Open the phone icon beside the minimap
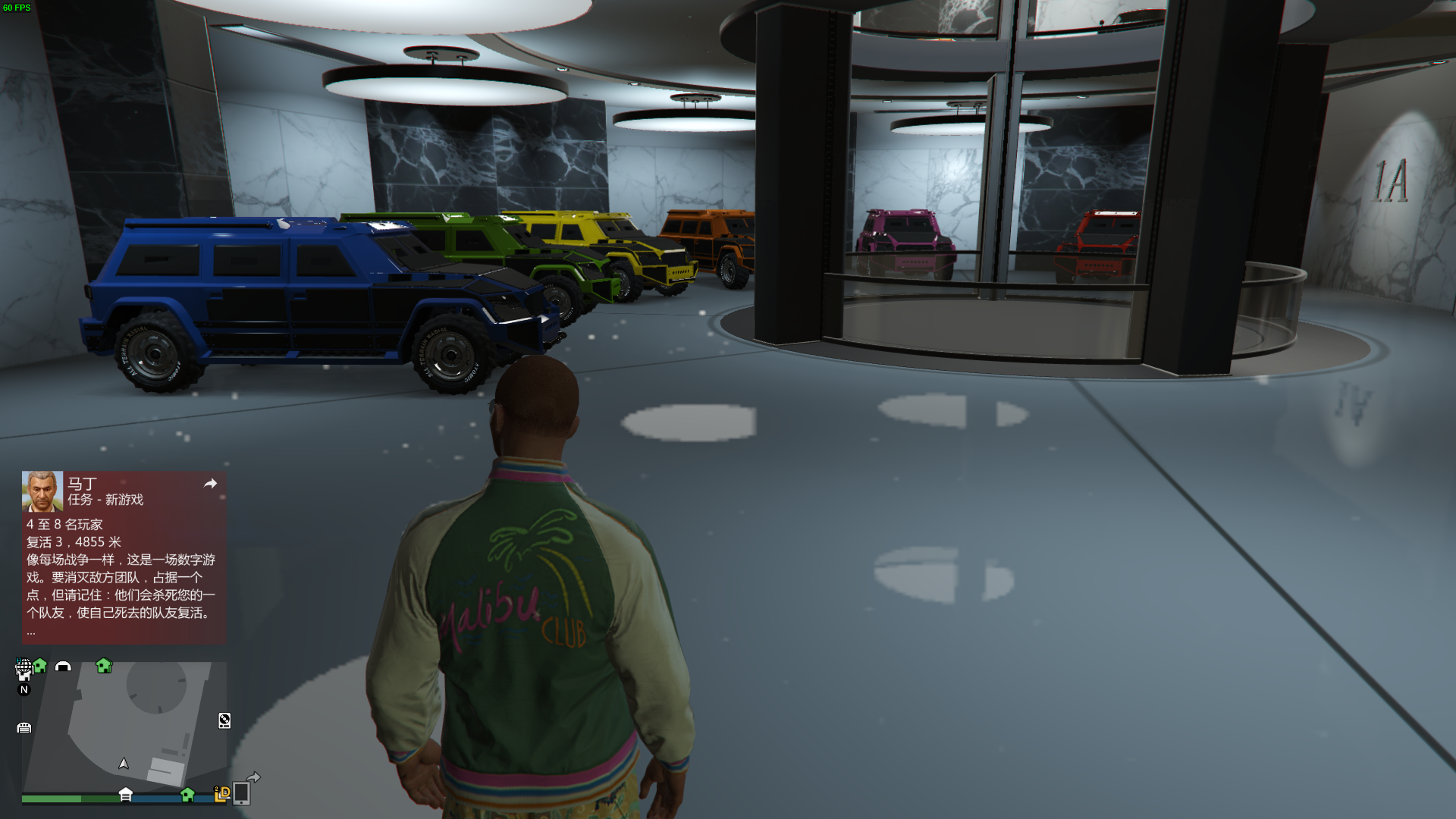The width and height of the screenshot is (1456, 819). pyautogui.click(x=241, y=793)
